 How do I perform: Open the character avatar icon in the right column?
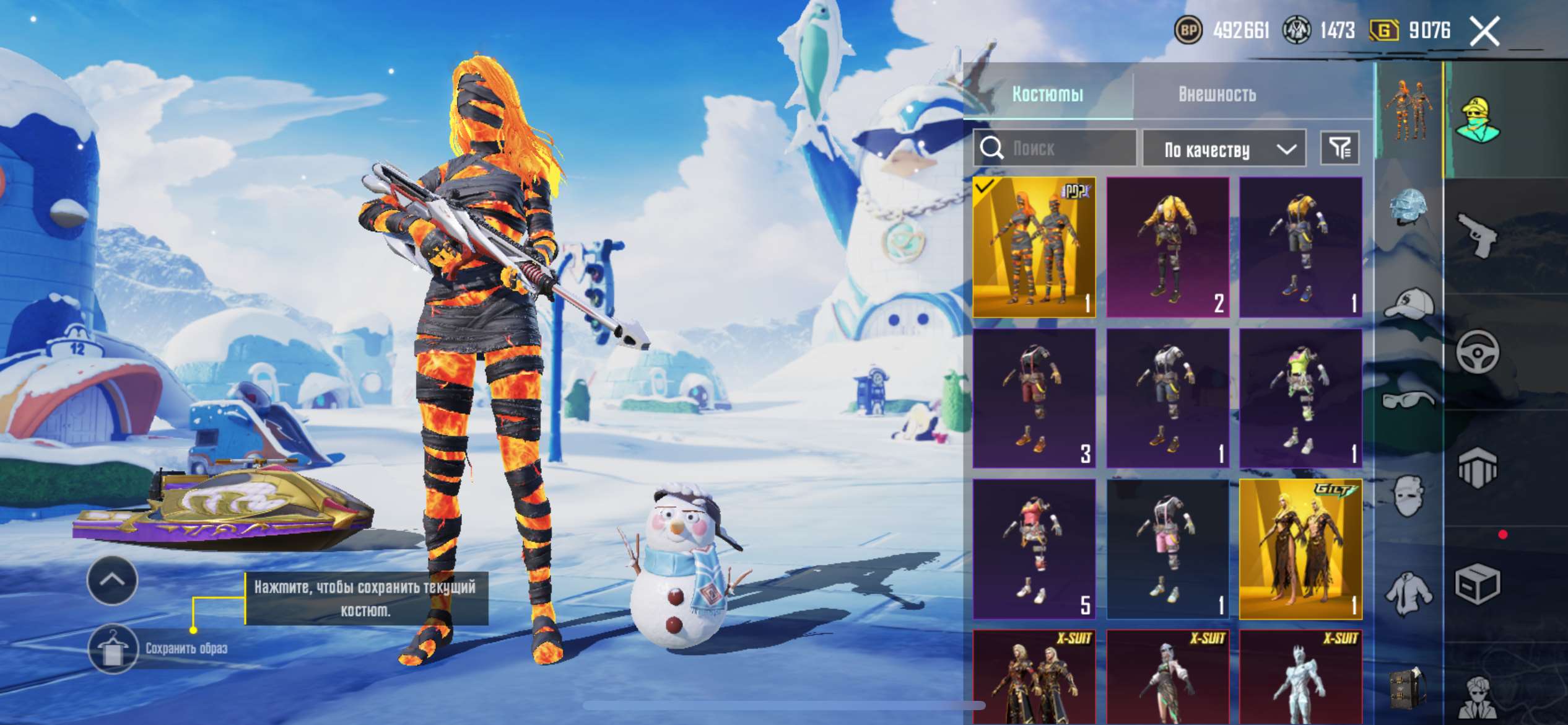click(x=1478, y=118)
